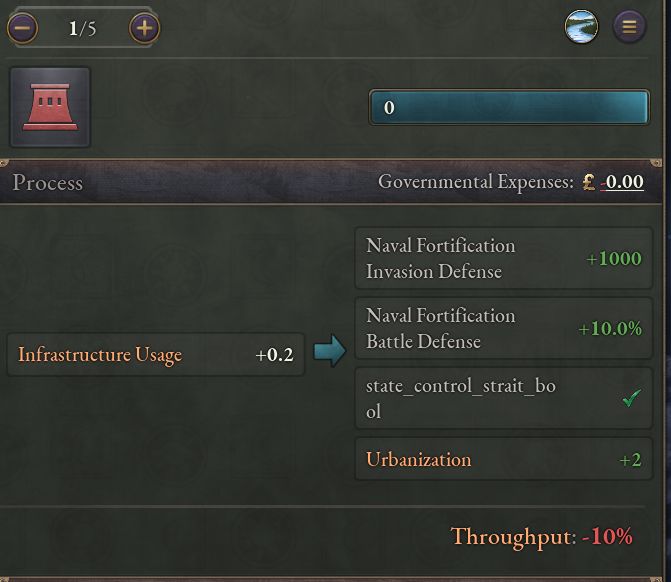The height and width of the screenshot is (582, 671).
Task: Increase building level with plus button
Action: coord(145,28)
